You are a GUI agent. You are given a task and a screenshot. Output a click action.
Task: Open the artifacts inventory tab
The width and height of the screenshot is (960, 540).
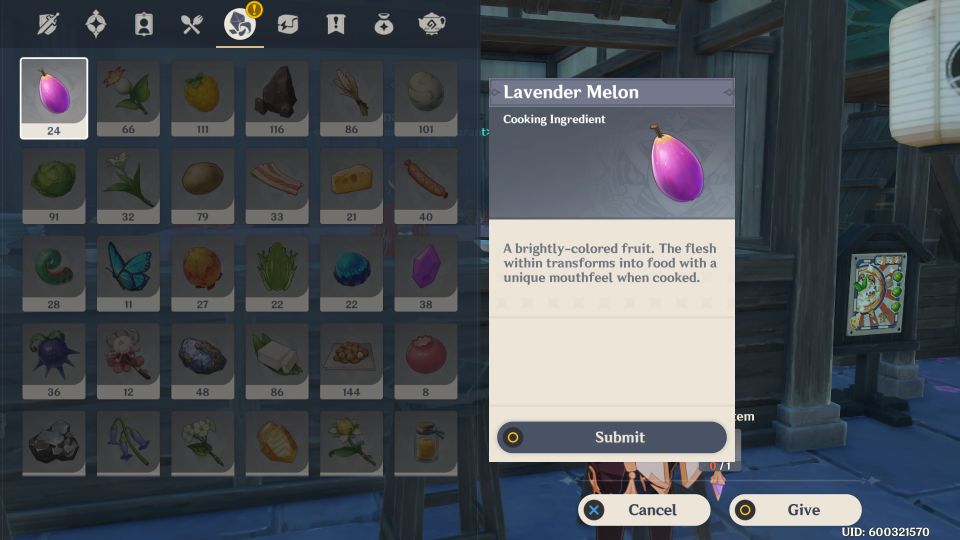(x=96, y=24)
